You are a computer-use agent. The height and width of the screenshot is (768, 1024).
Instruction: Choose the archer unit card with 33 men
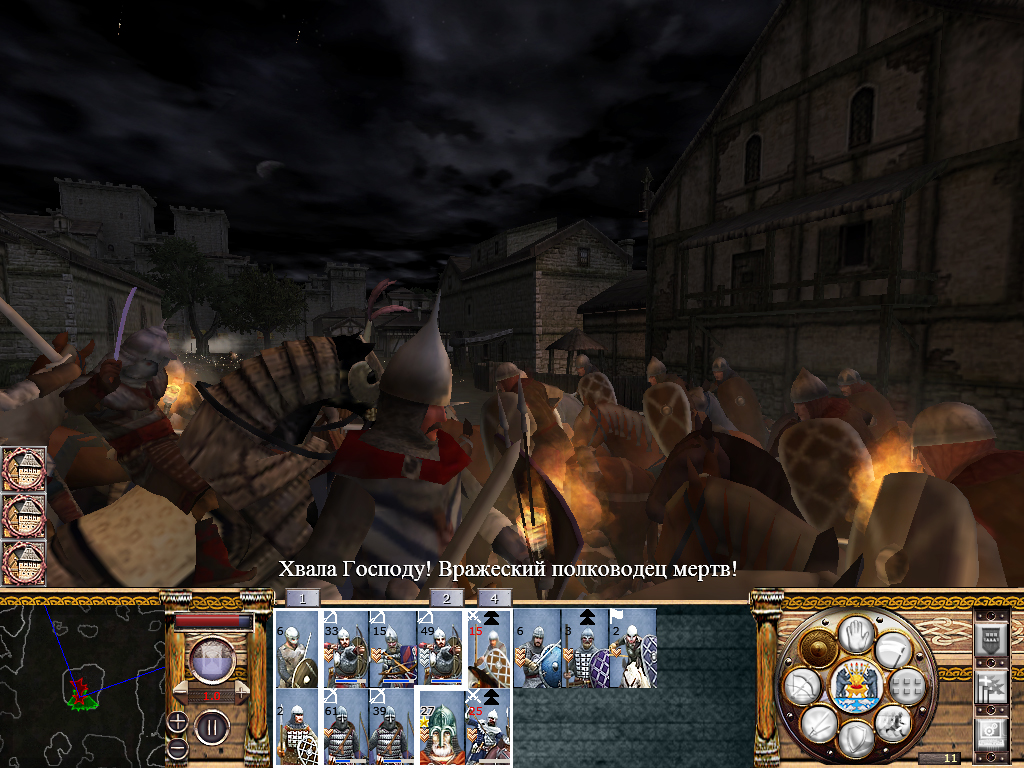345,648
